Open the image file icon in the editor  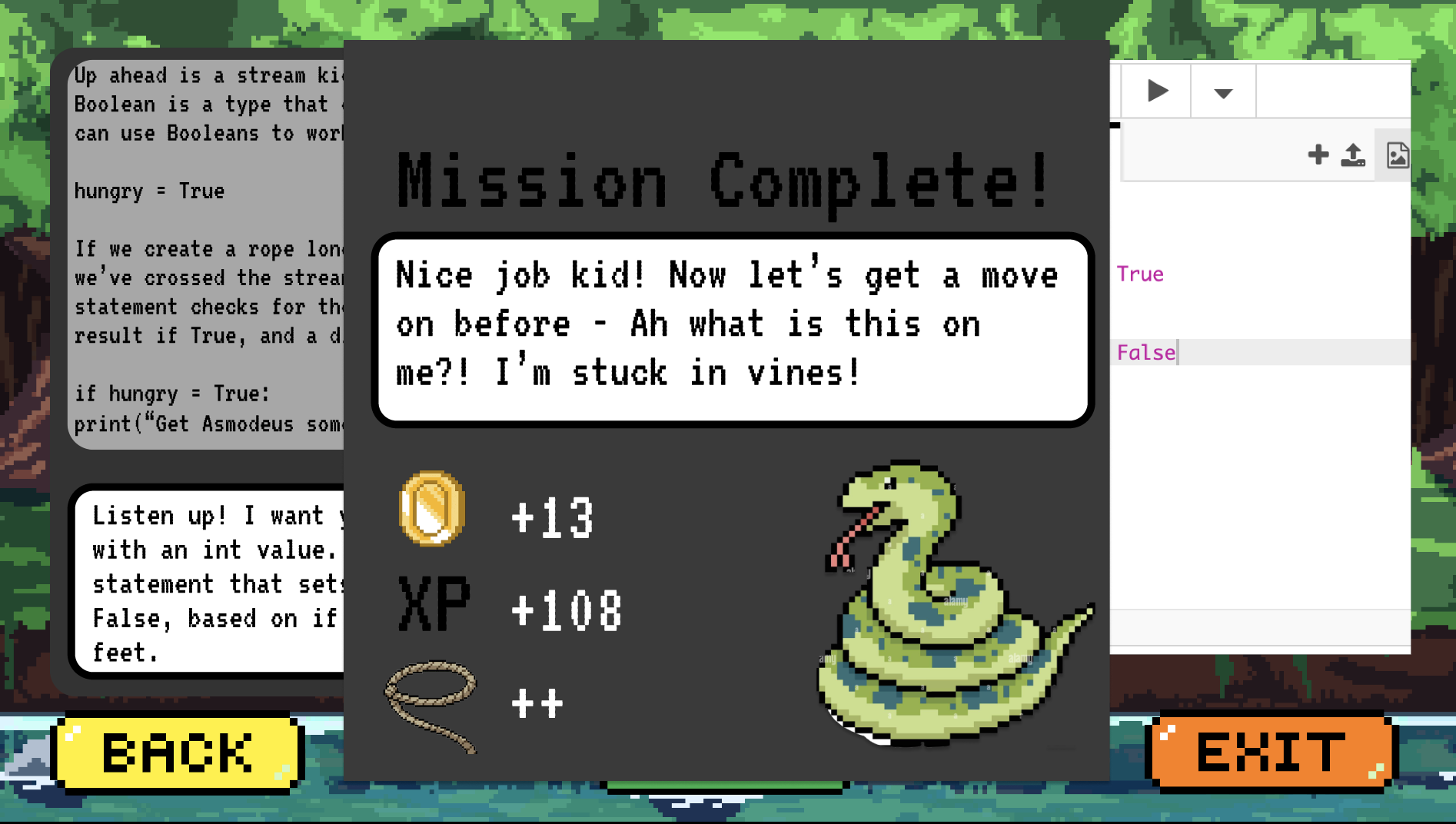pyautogui.click(x=1397, y=155)
